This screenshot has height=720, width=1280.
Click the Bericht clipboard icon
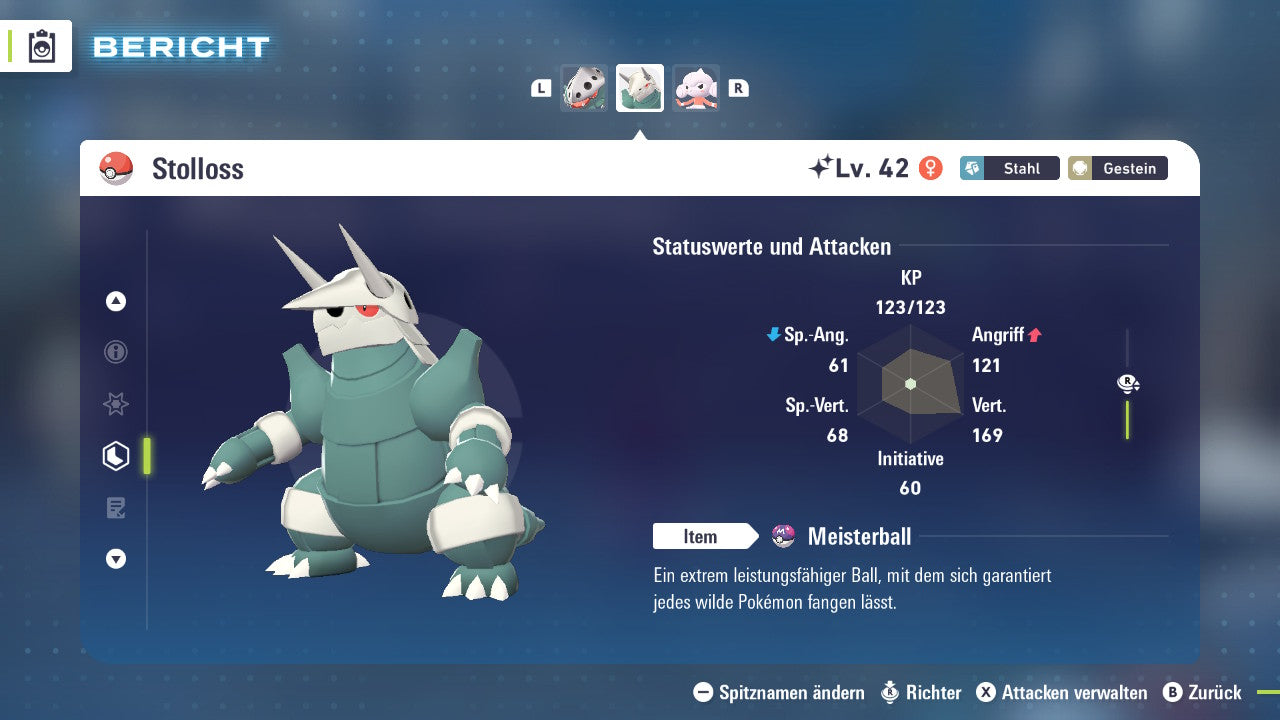click(42, 46)
